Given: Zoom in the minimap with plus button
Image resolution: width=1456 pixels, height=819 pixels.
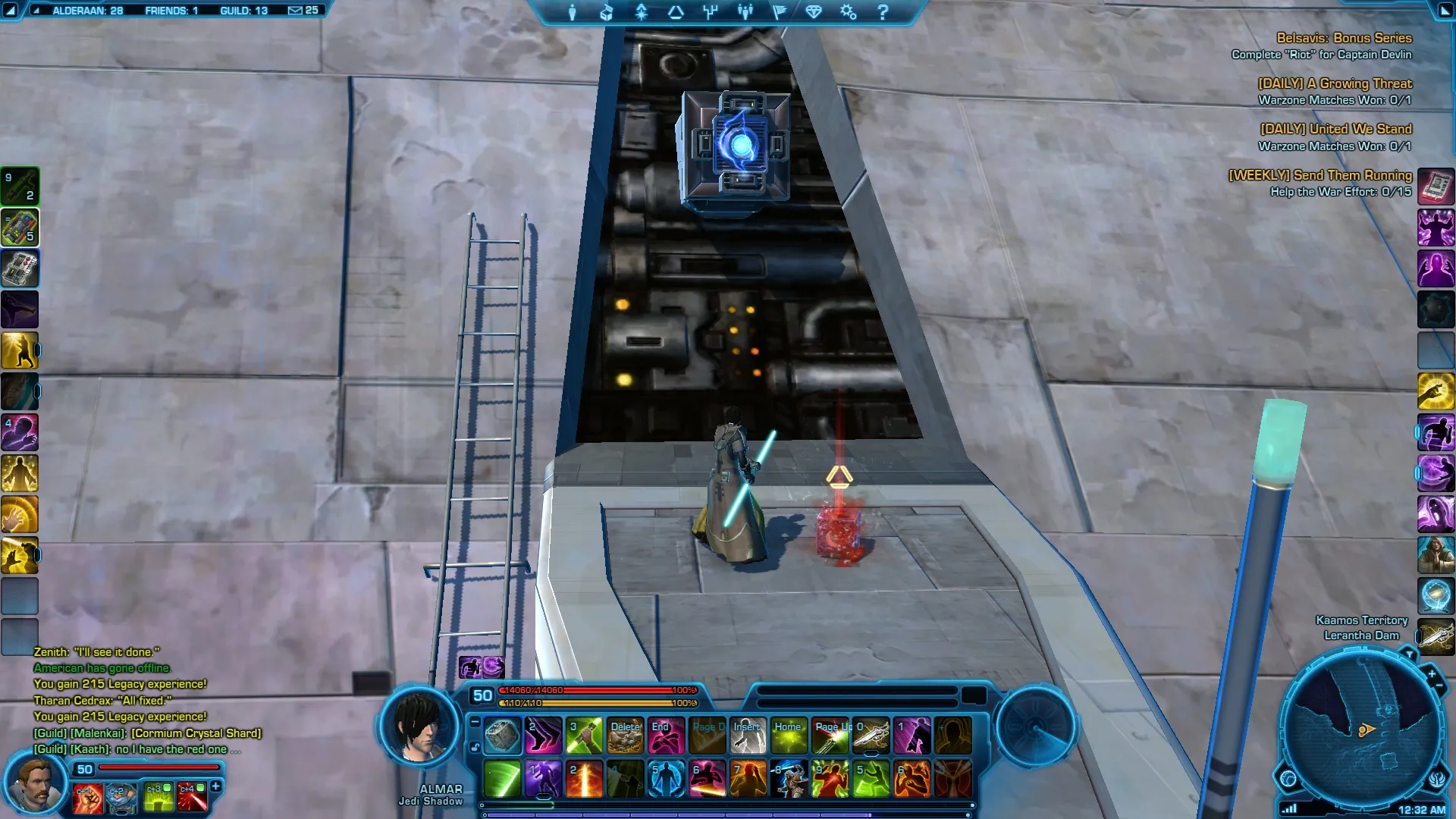Looking at the screenshot, I should 1432,673.
